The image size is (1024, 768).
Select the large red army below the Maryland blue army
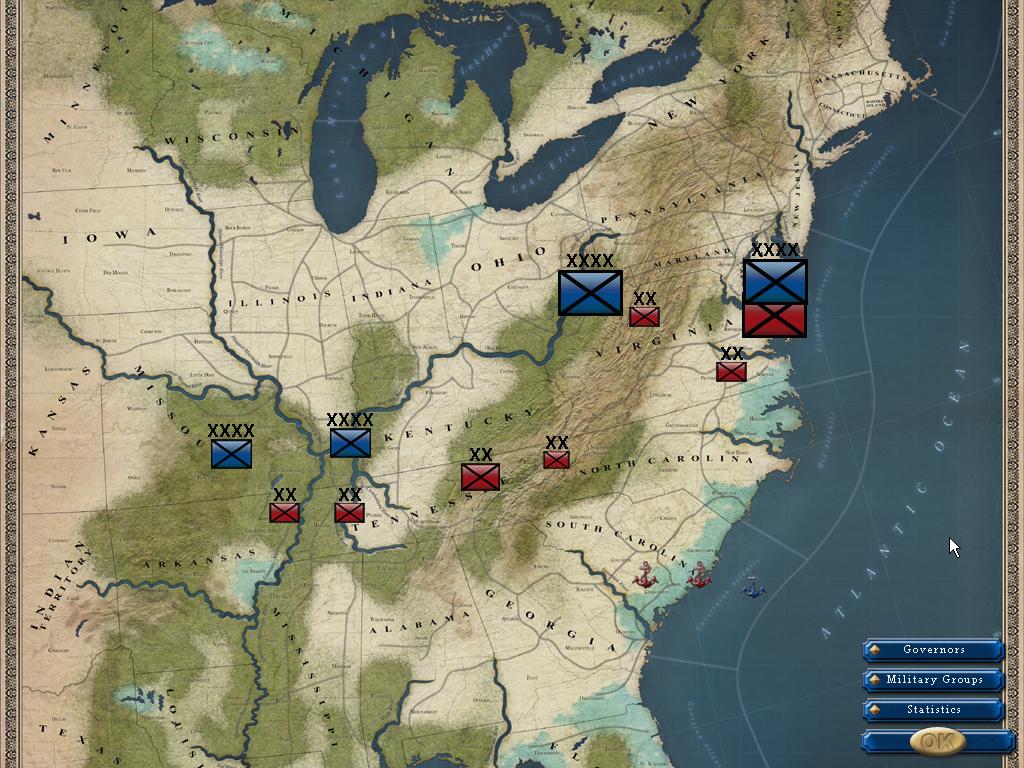(775, 320)
